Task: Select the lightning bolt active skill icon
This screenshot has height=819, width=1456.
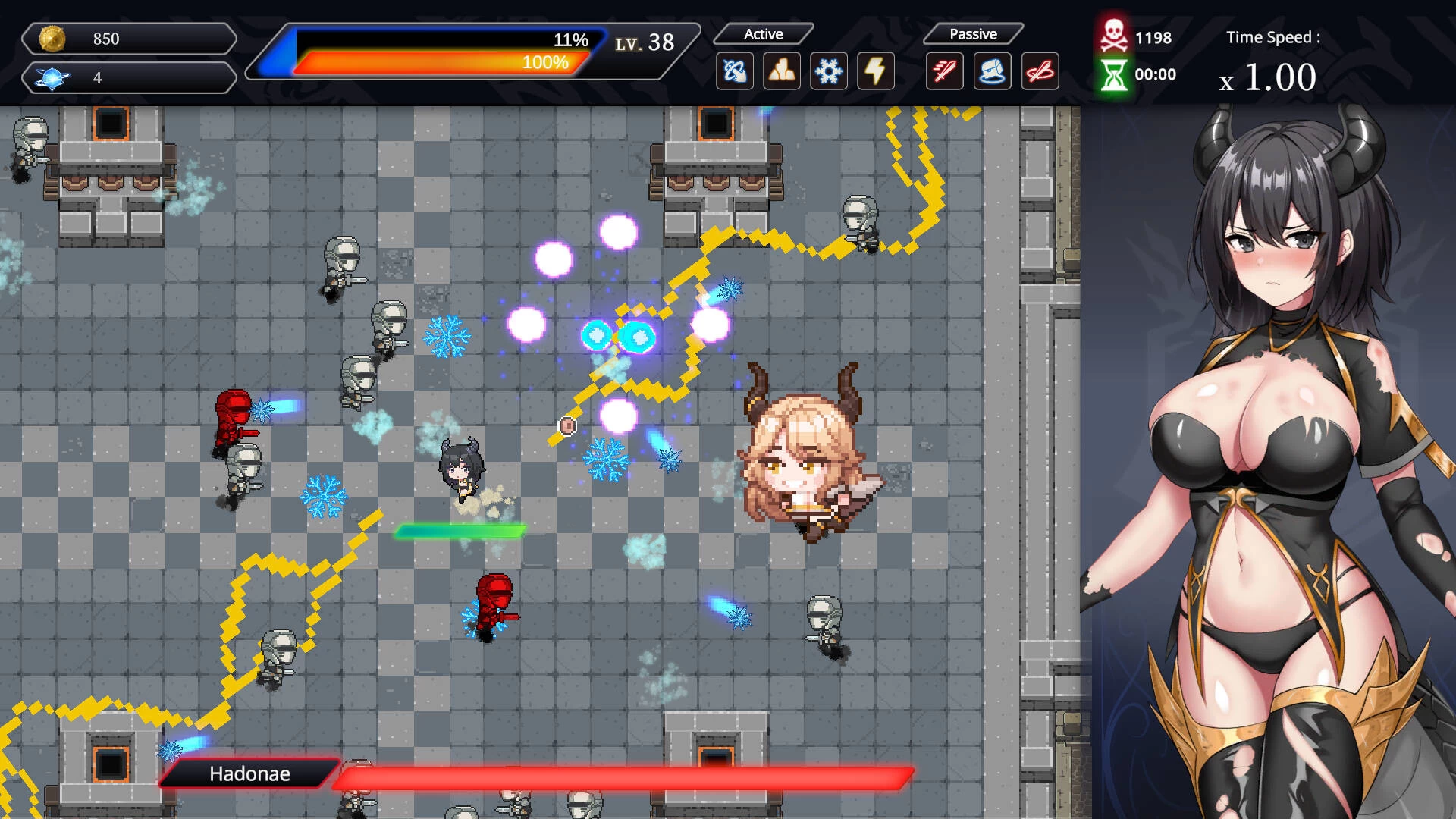Action: point(877,71)
